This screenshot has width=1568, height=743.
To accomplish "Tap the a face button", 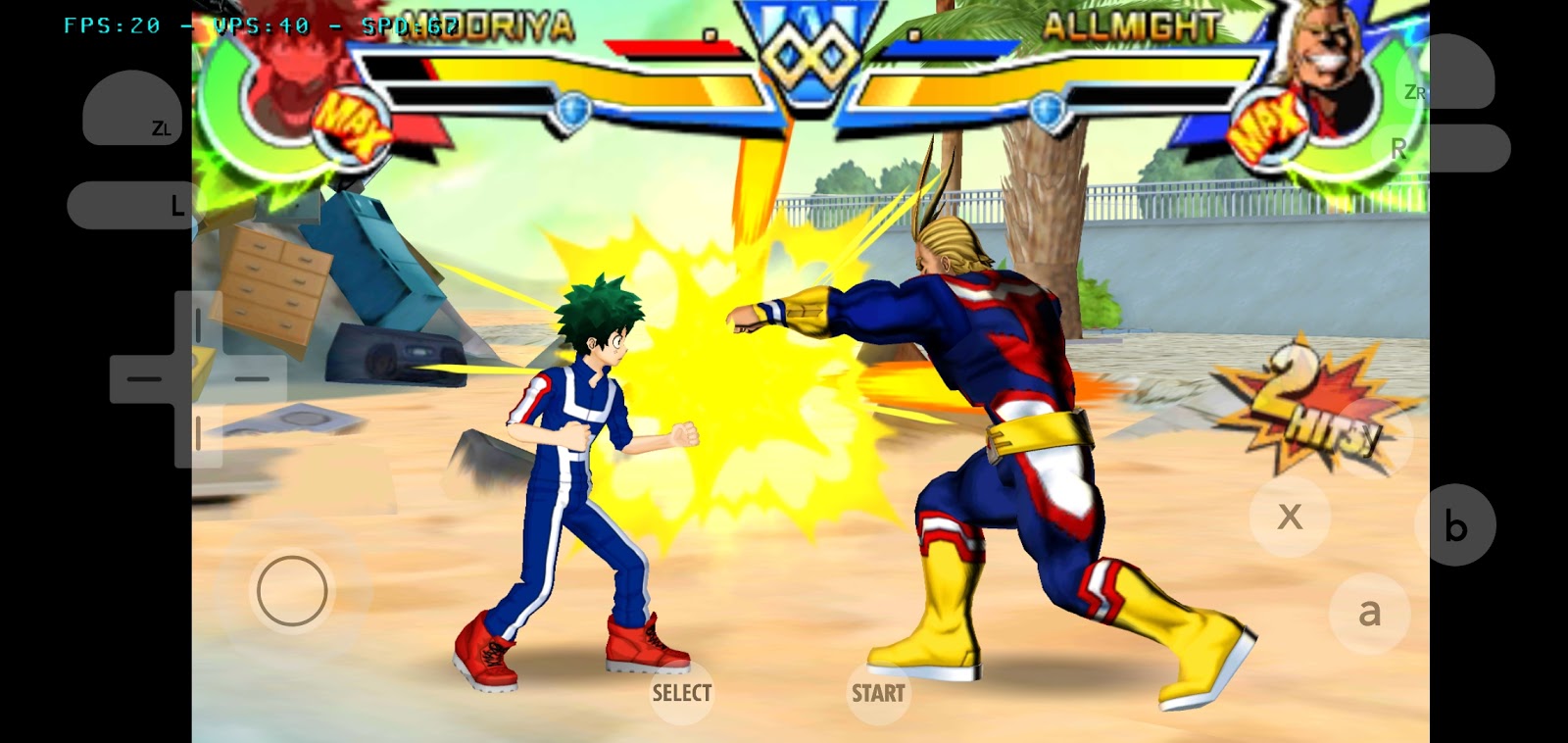I will pyautogui.click(x=1369, y=614).
